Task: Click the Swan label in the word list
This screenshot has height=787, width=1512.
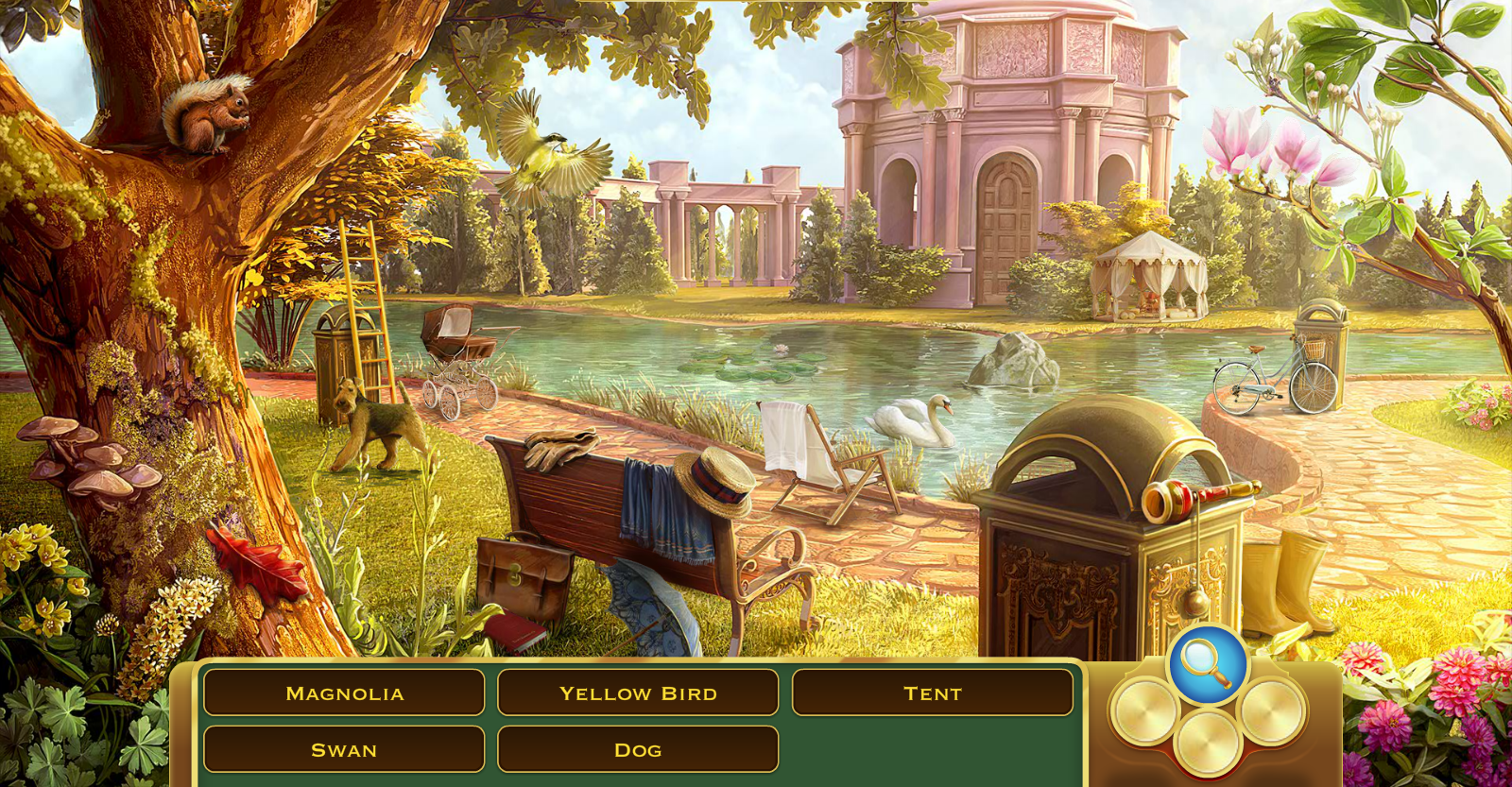Action: (343, 748)
